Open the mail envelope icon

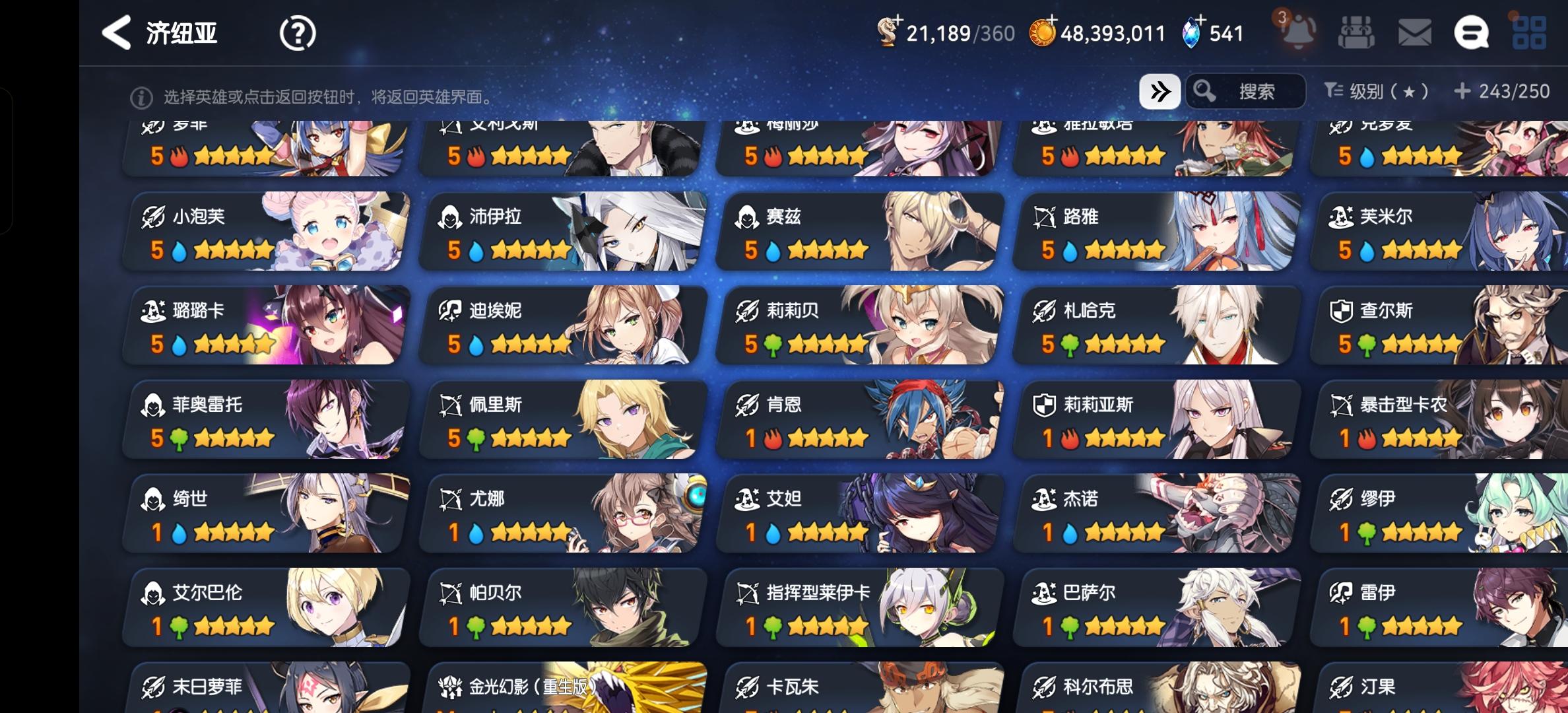[x=1412, y=34]
